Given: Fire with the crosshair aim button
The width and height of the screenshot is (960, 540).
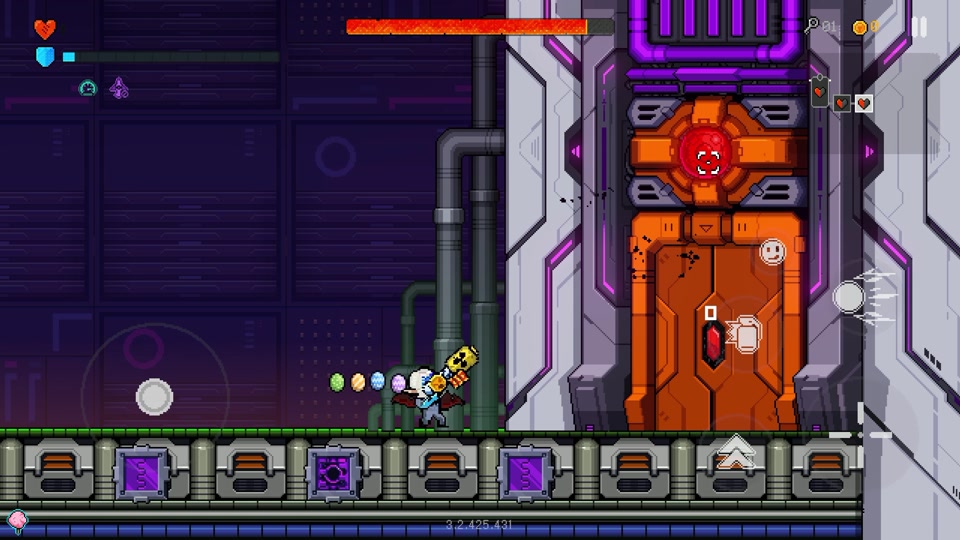Looking at the screenshot, I should pyautogui.click(x=862, y=434).
